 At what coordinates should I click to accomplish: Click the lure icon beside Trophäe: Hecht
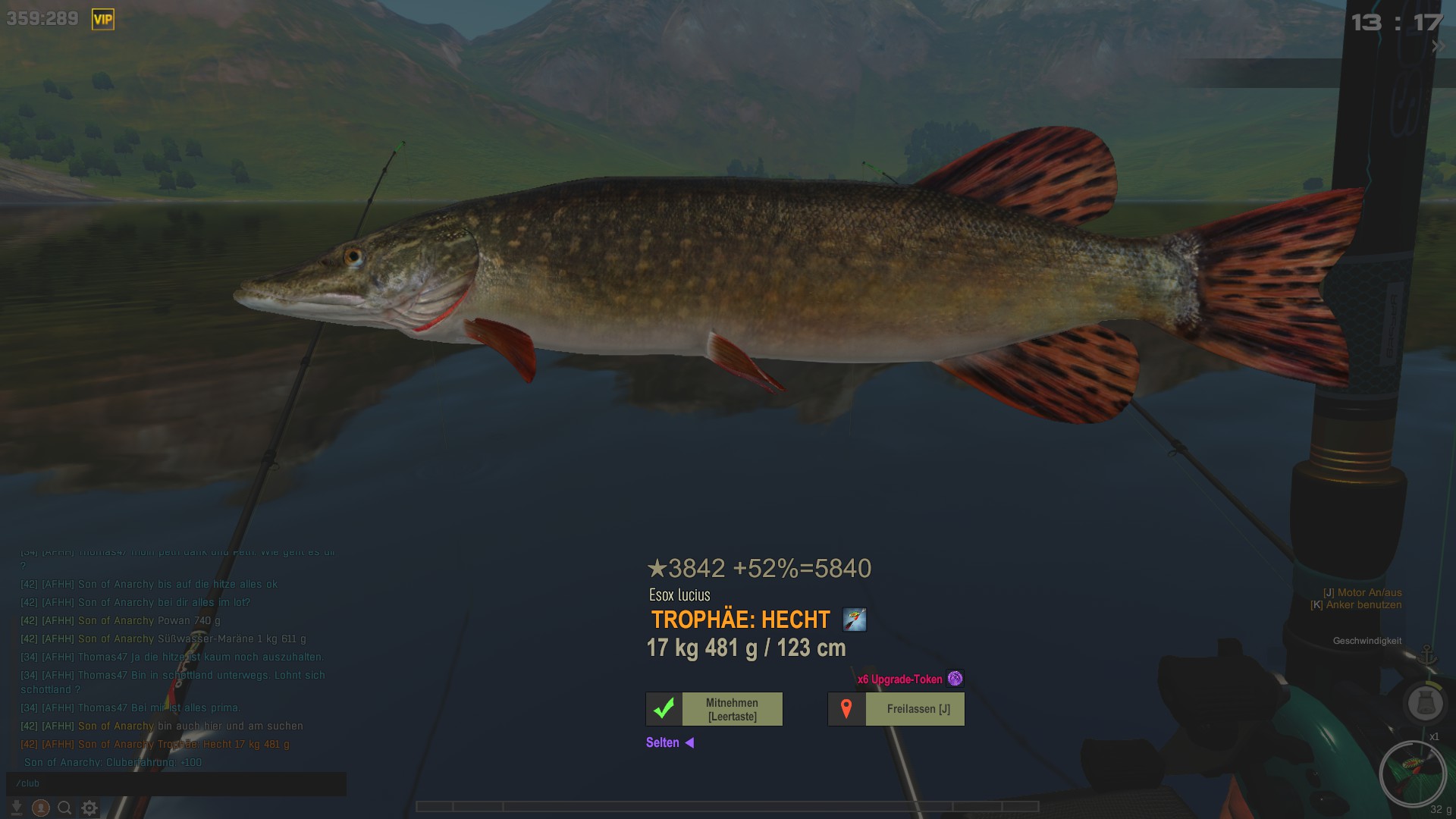[855, 620]
